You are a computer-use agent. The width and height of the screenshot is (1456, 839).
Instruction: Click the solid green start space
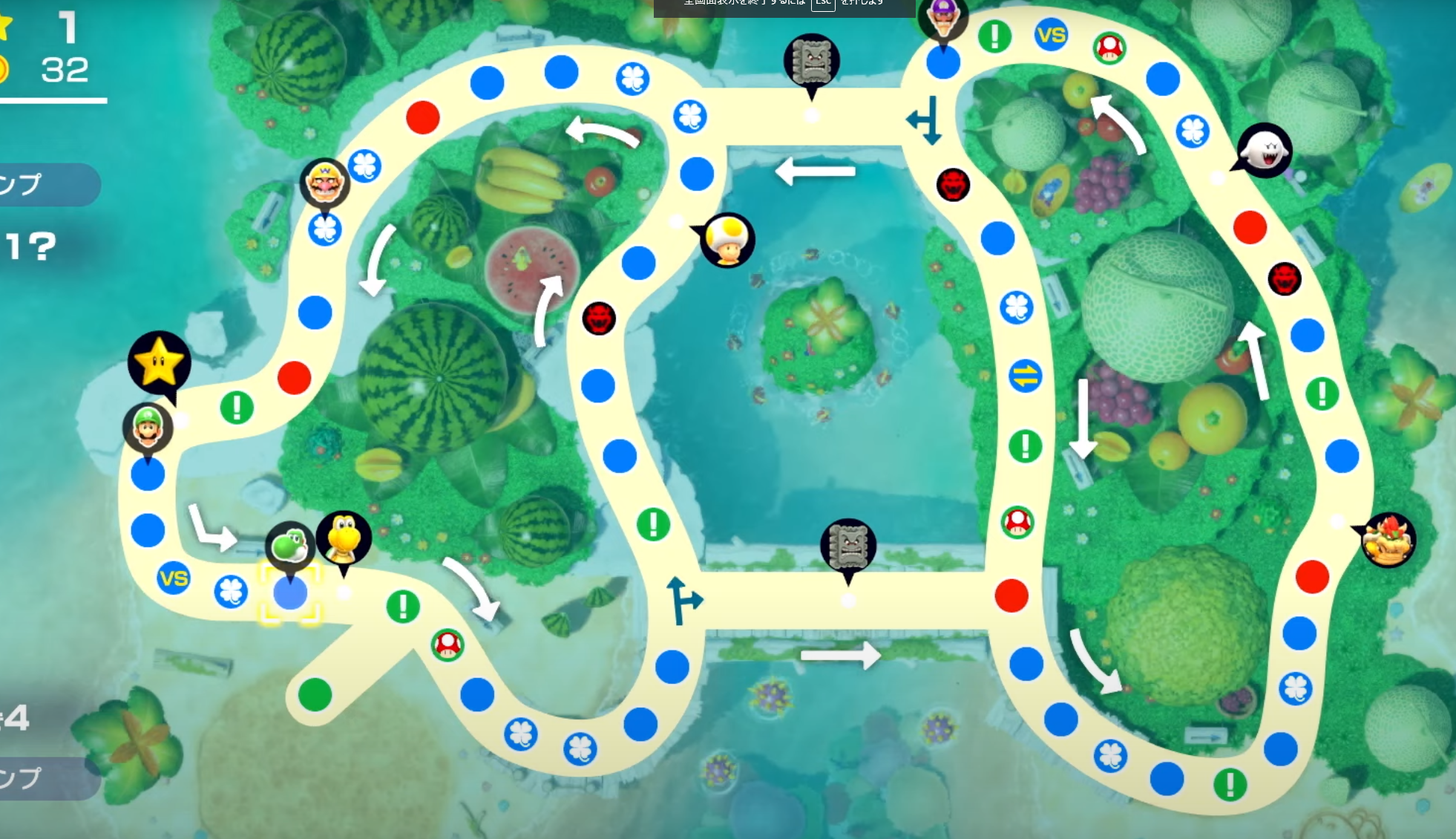315,695
